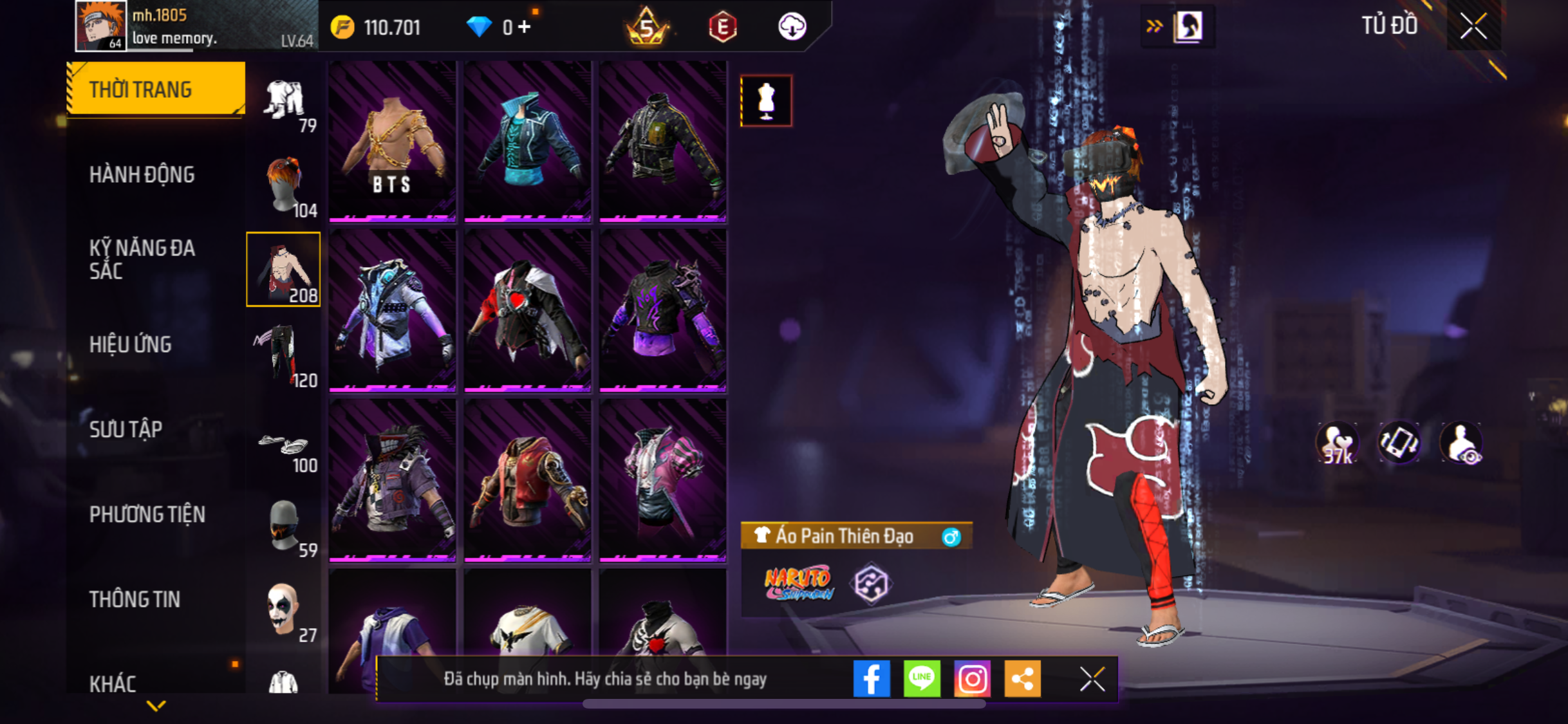1568x724 pixels.
Task: Share screenshot on Instagram
Action: tap(972, 678)
